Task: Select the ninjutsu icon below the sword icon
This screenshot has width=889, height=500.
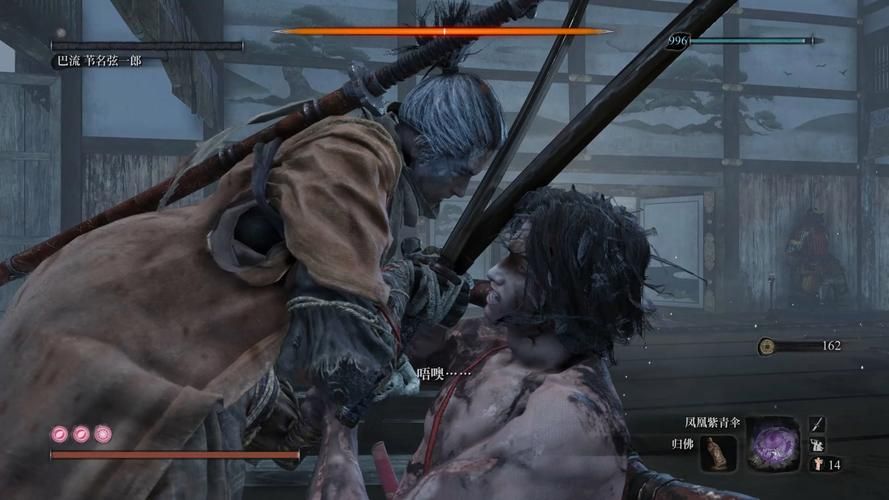Action: [x=816, y=444]
